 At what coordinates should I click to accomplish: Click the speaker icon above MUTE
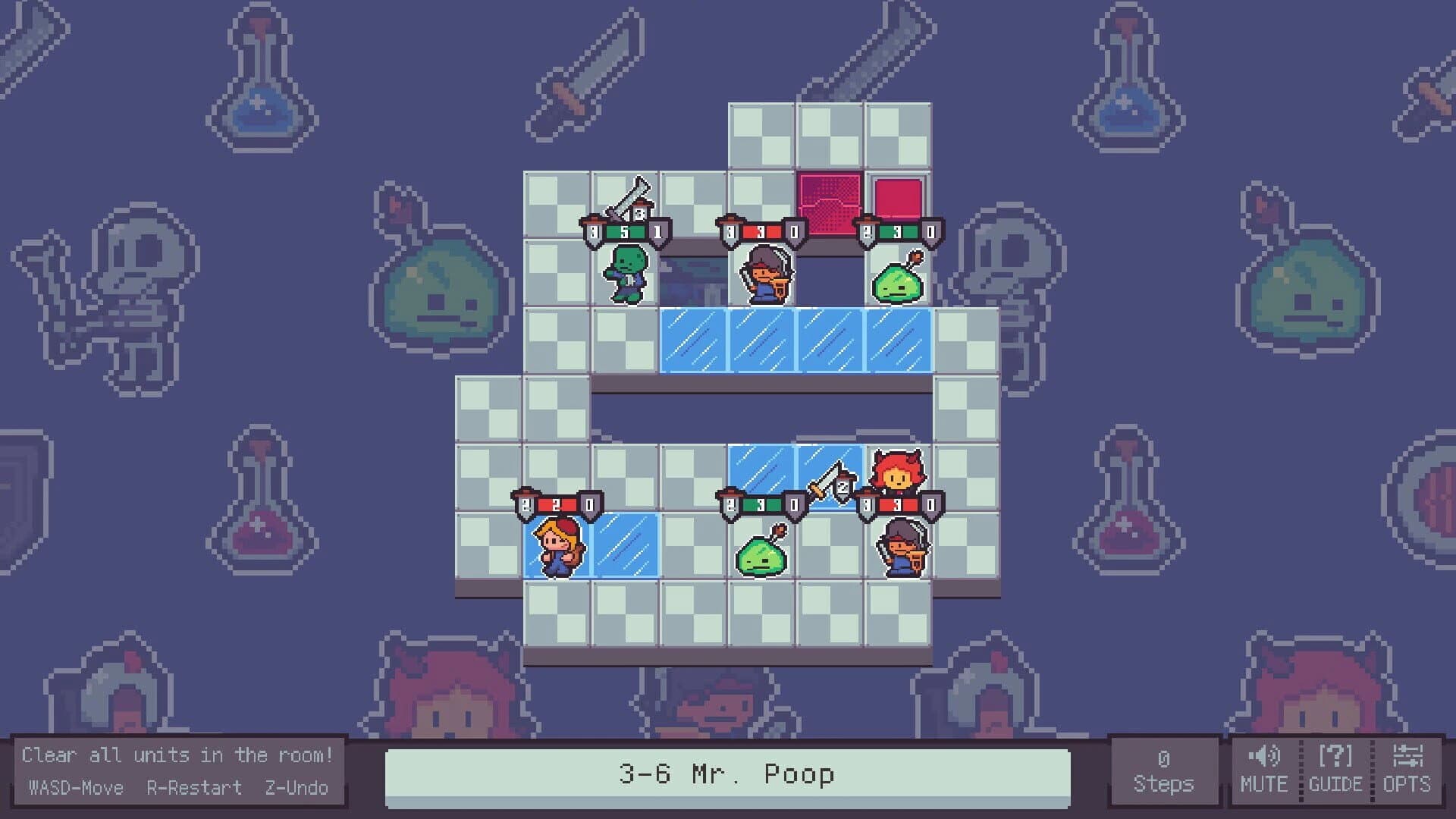tap(1264, 755)
